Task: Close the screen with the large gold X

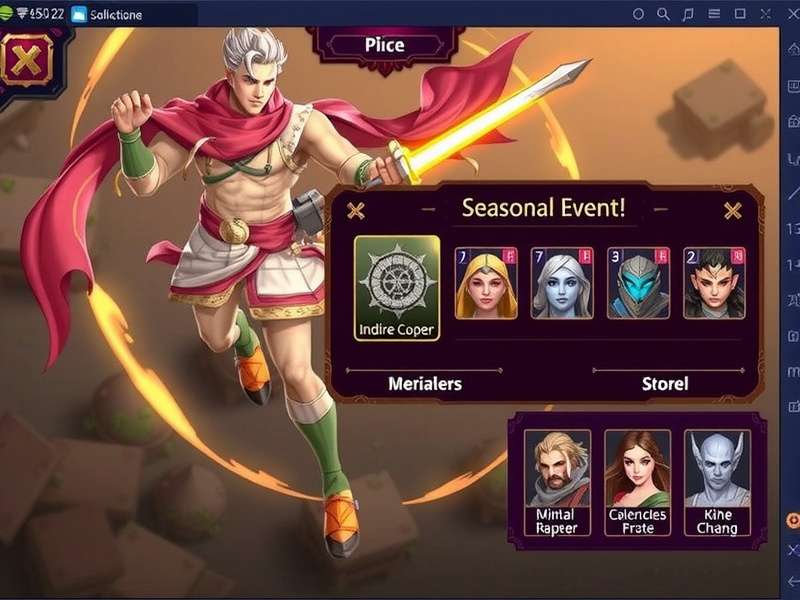Action: (x=26, y=60)
